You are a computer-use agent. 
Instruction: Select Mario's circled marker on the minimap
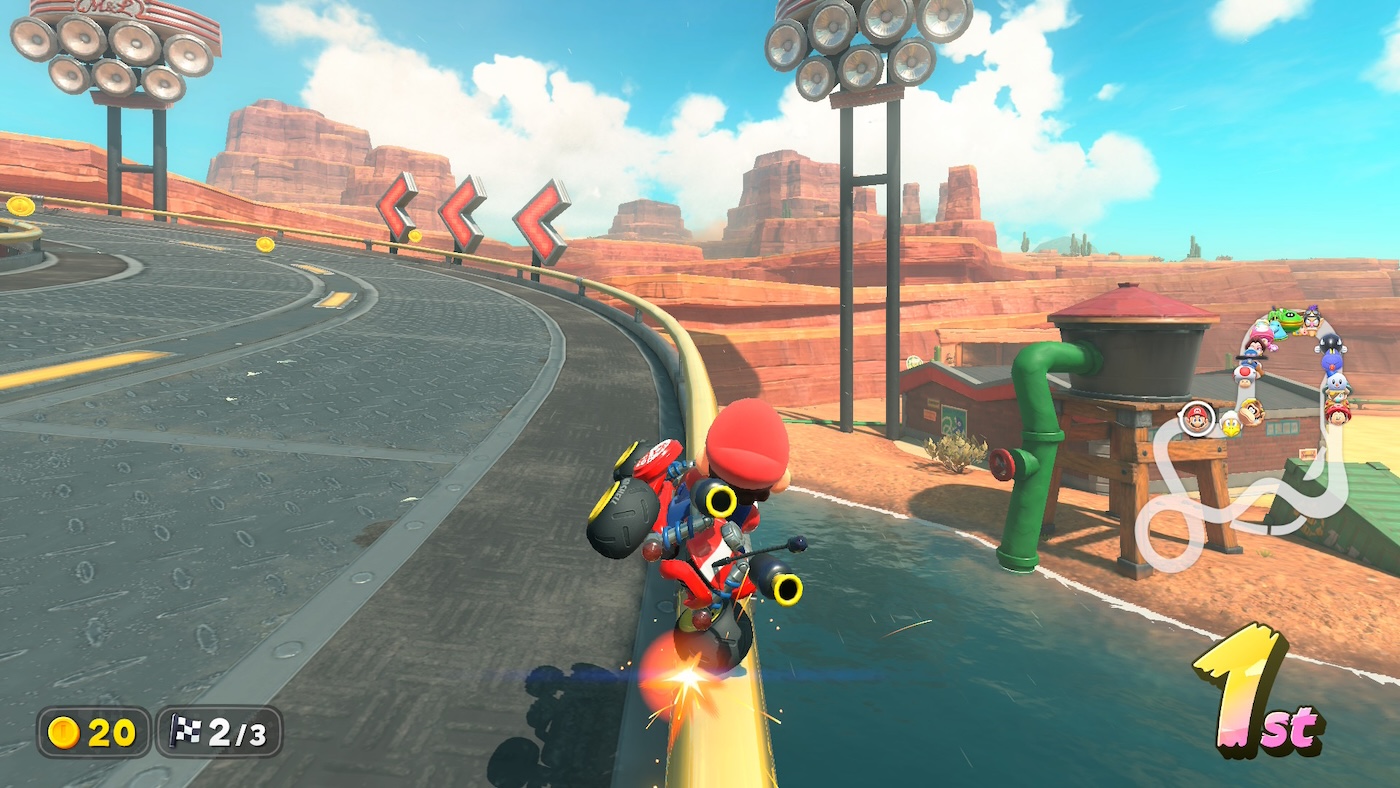[x=1195, y=417]
